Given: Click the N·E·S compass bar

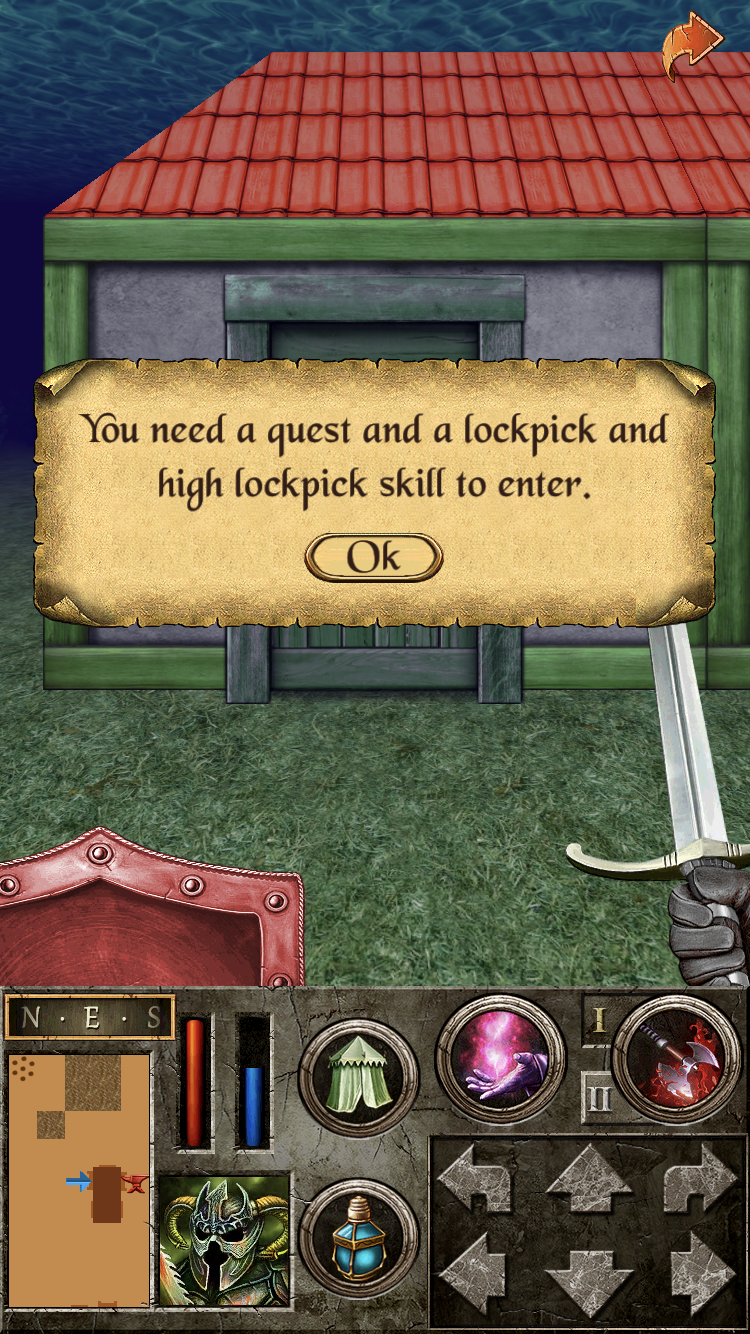Looking at the screenshot, I should [90, 1019].
